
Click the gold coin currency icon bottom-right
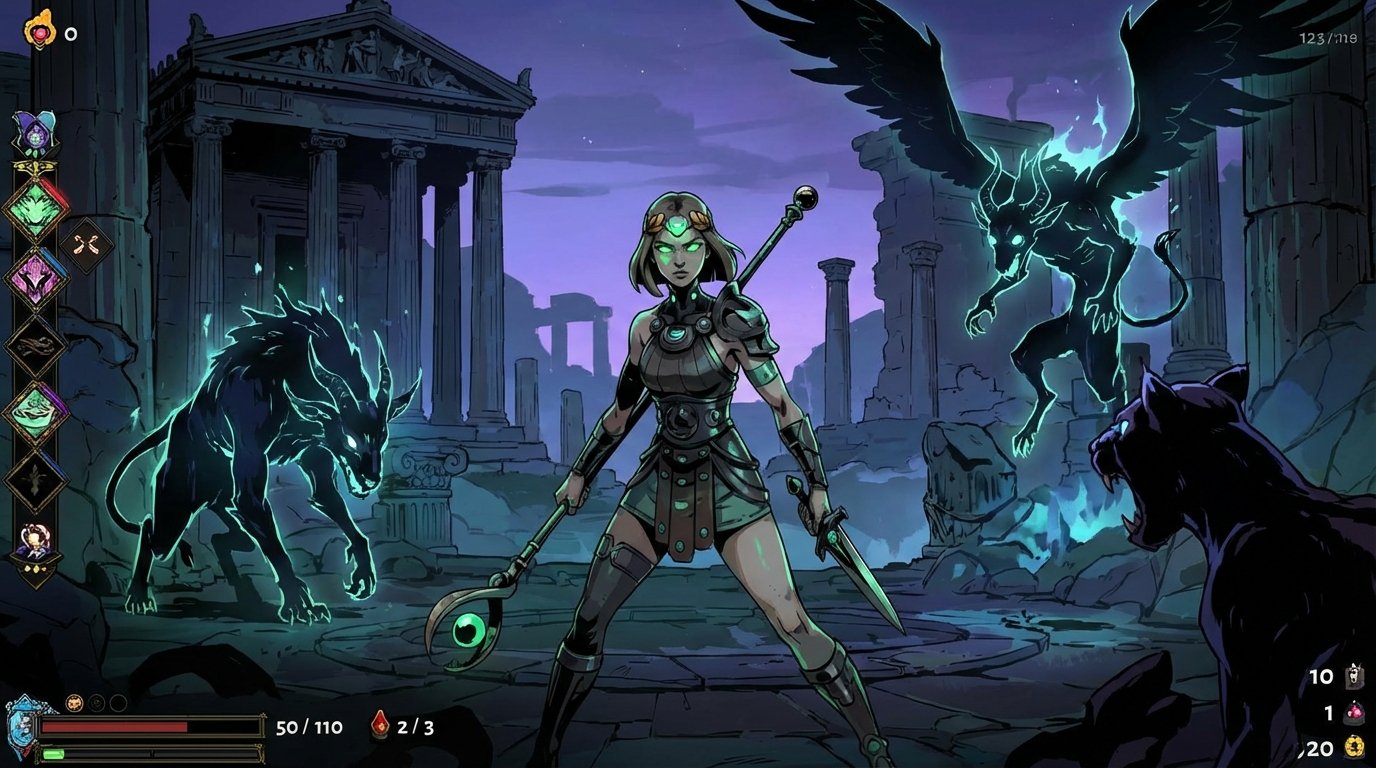1353,747
